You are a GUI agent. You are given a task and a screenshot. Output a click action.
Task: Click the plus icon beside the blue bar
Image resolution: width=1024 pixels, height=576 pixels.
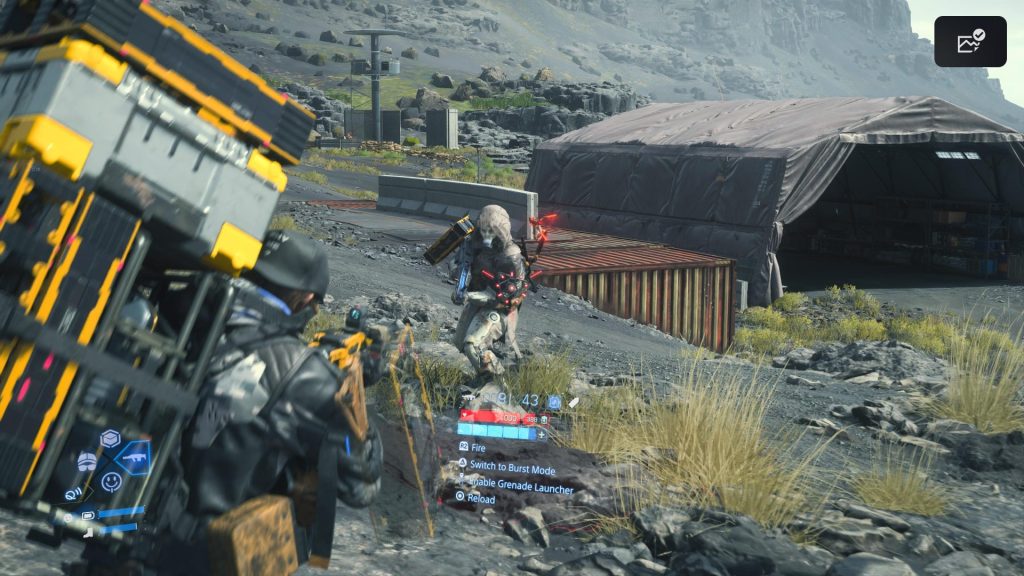542,434
